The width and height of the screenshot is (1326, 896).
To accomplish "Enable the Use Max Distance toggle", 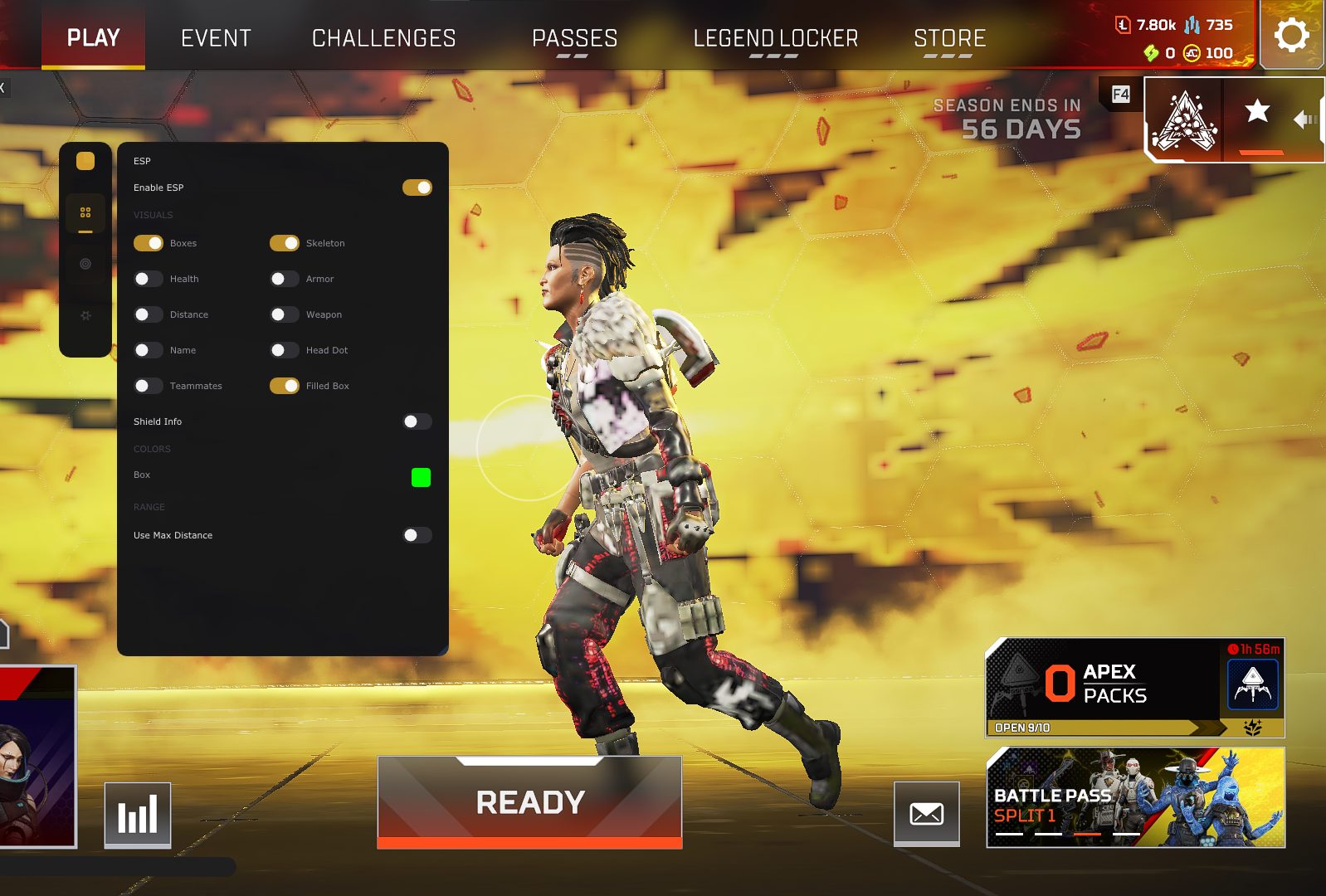I will coord(416,535).
